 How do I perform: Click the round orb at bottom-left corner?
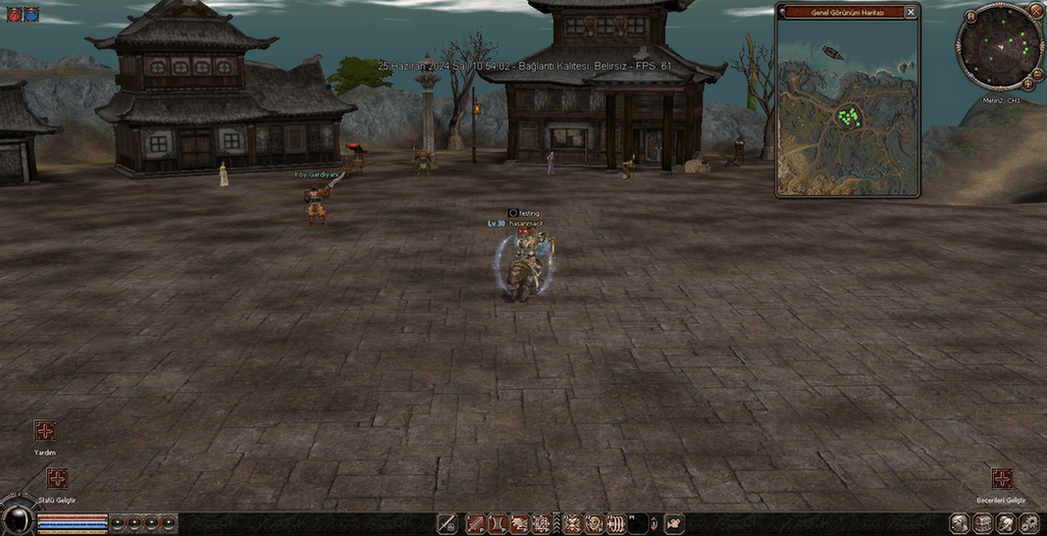coord(17,517)
